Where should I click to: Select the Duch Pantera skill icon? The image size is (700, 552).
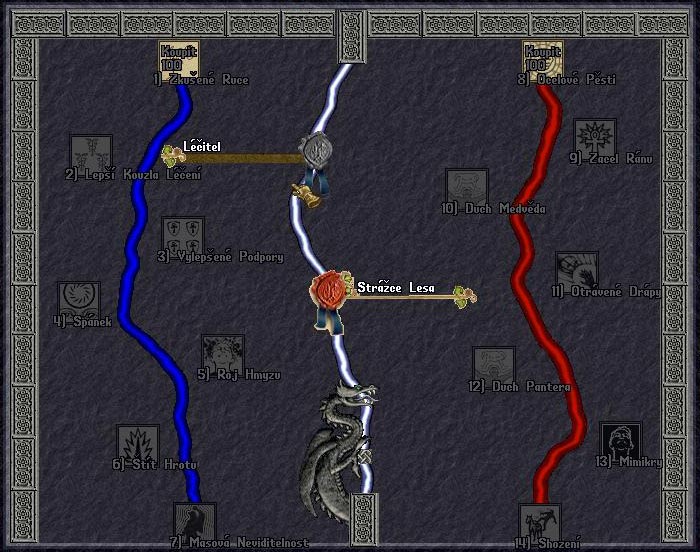click(x=494, y=367)
